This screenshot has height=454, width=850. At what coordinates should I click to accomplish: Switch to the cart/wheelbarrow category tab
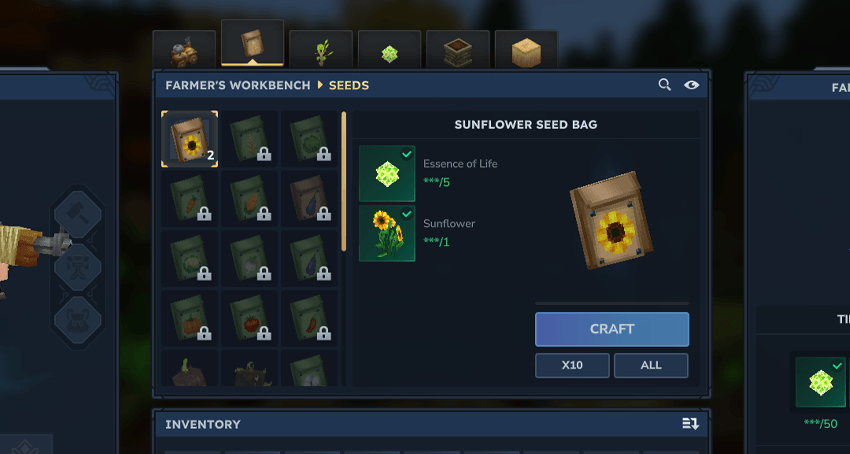tap(184, 51)
